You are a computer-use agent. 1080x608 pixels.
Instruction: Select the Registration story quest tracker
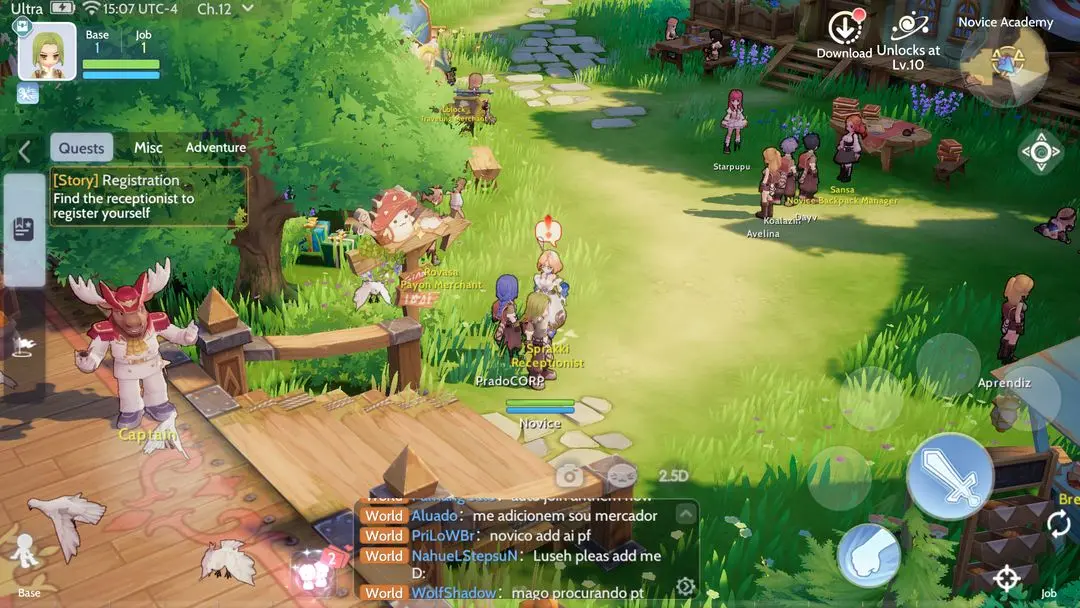pos(148,196)
